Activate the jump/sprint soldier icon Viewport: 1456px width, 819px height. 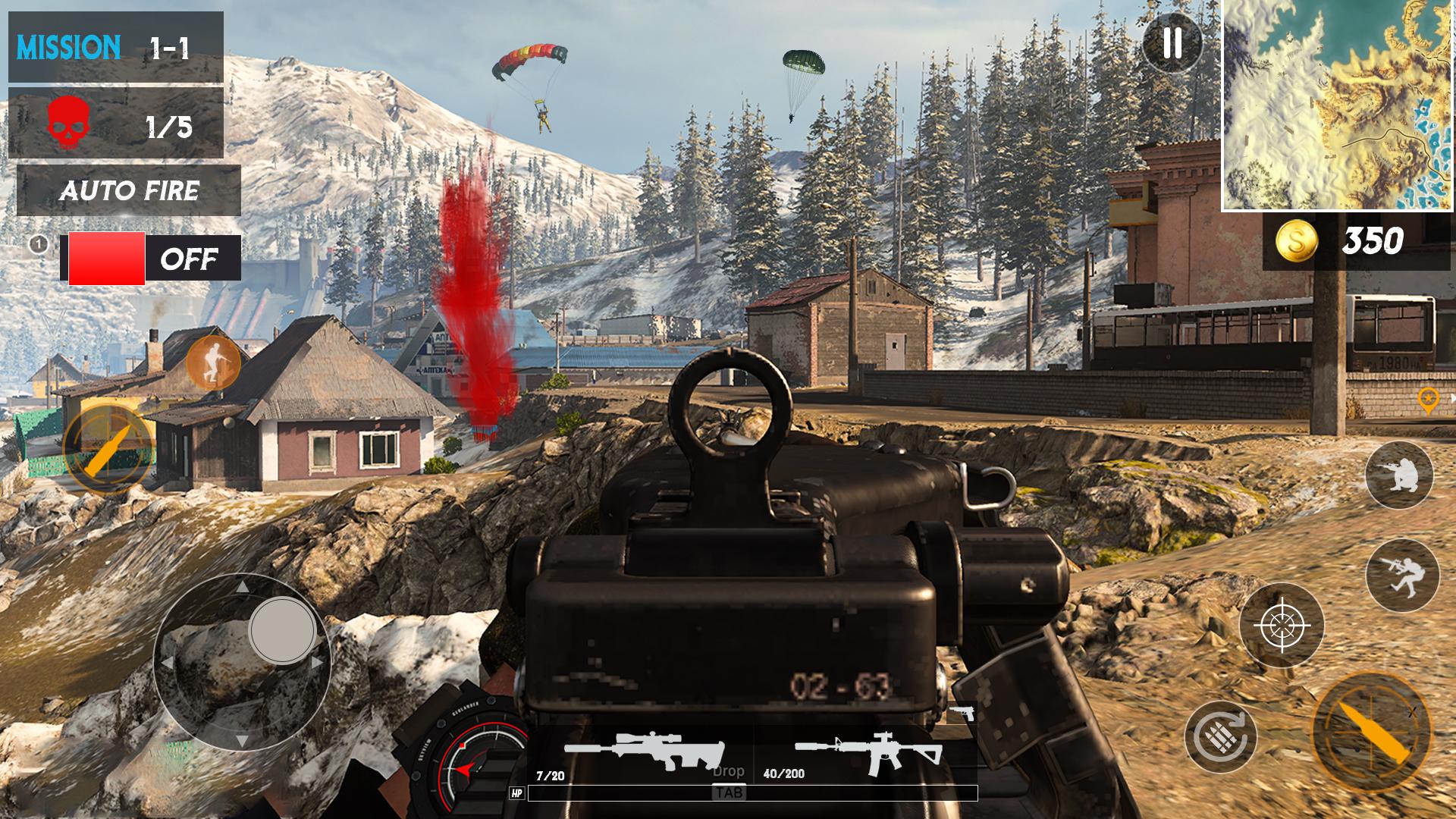[x=1402, y=575]
